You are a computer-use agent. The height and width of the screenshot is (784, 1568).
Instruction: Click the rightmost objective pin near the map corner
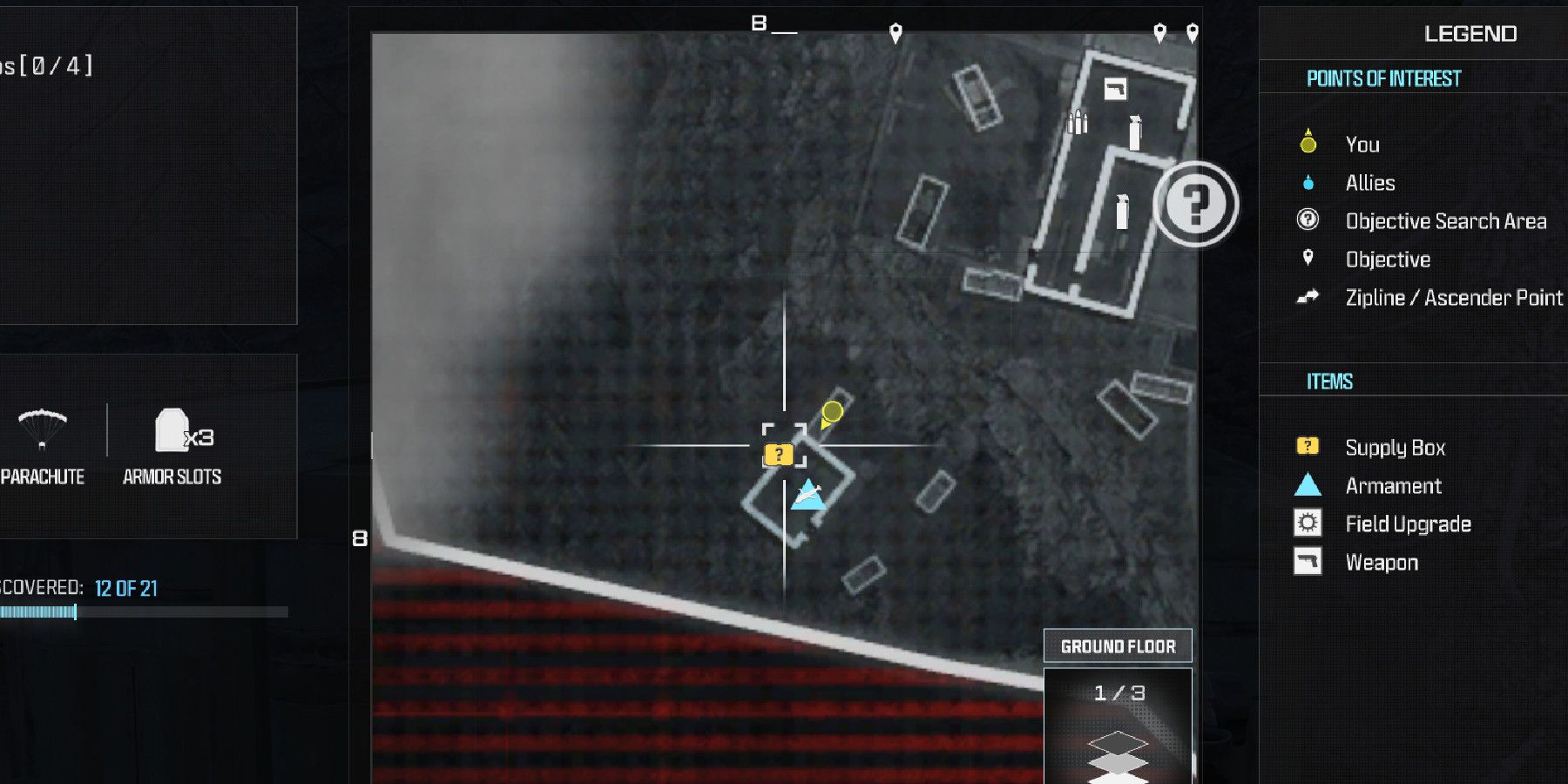pos(1192,28)
